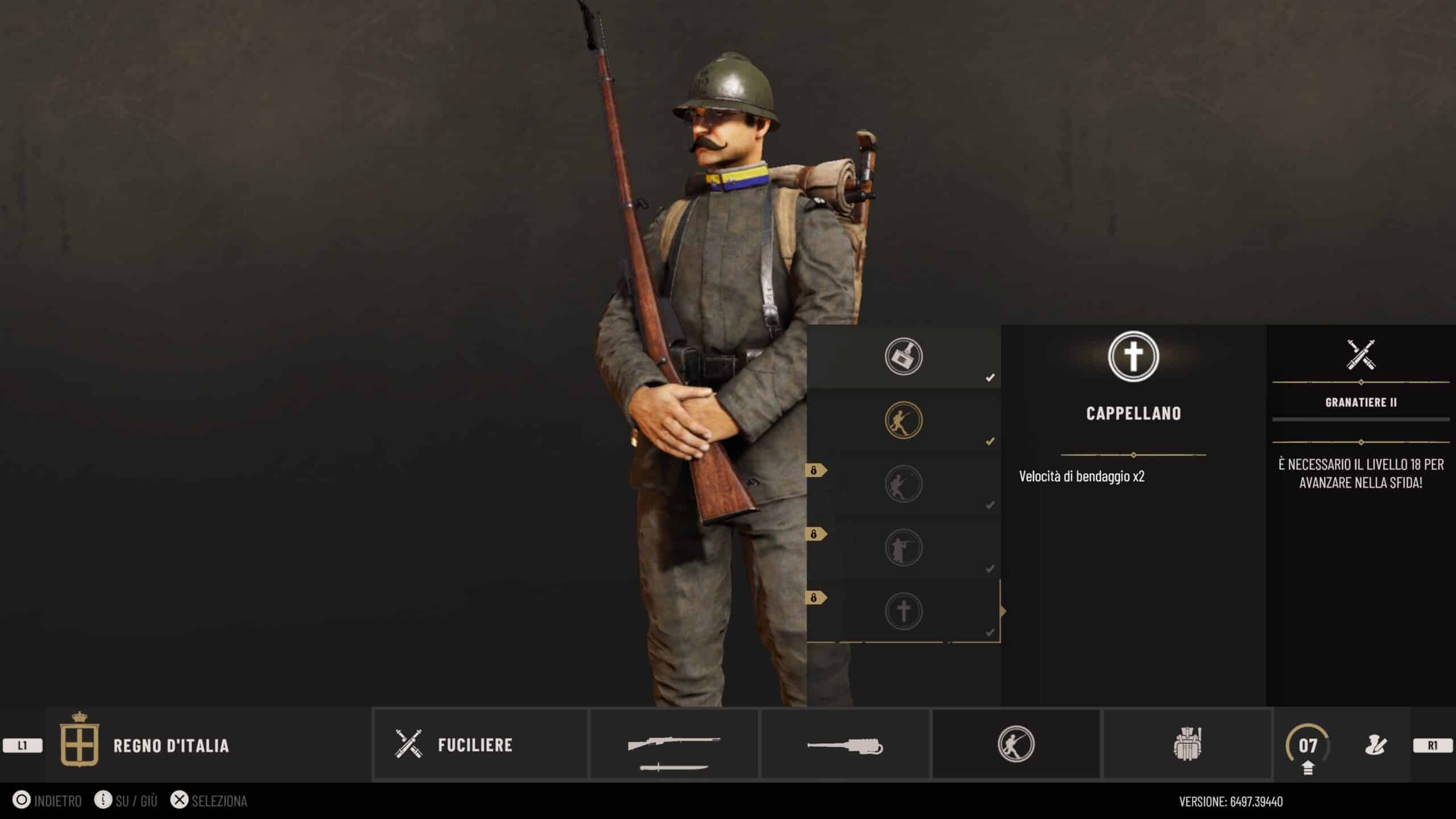Open the Granatiere II challenge panel
Screen dimensions: 1456x819
[x=1360, y=402]
